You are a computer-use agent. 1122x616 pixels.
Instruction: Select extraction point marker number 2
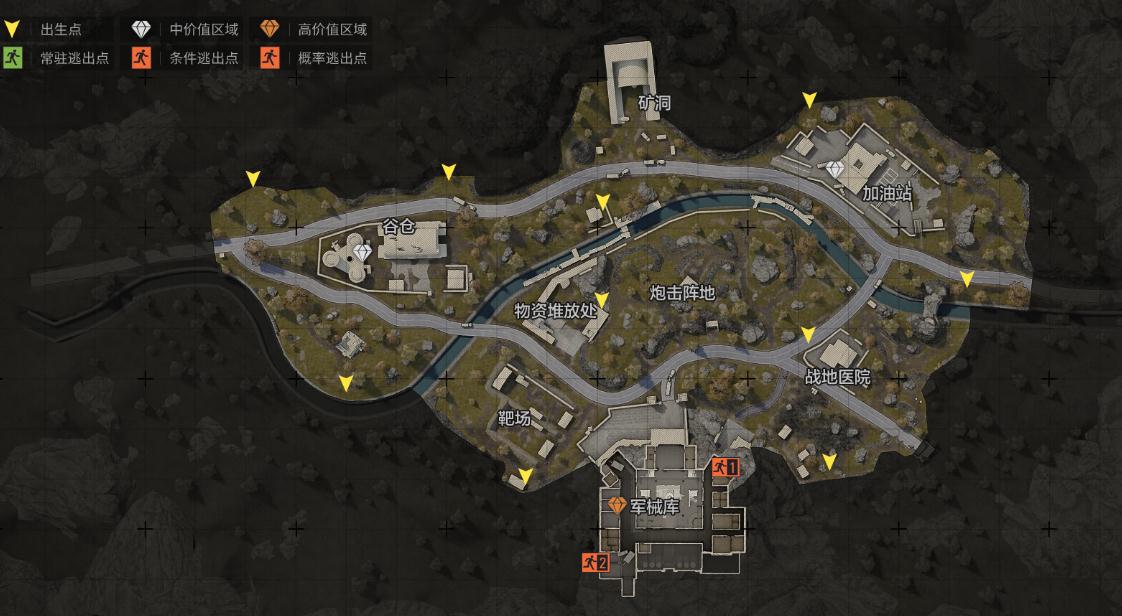coord(595,562)
